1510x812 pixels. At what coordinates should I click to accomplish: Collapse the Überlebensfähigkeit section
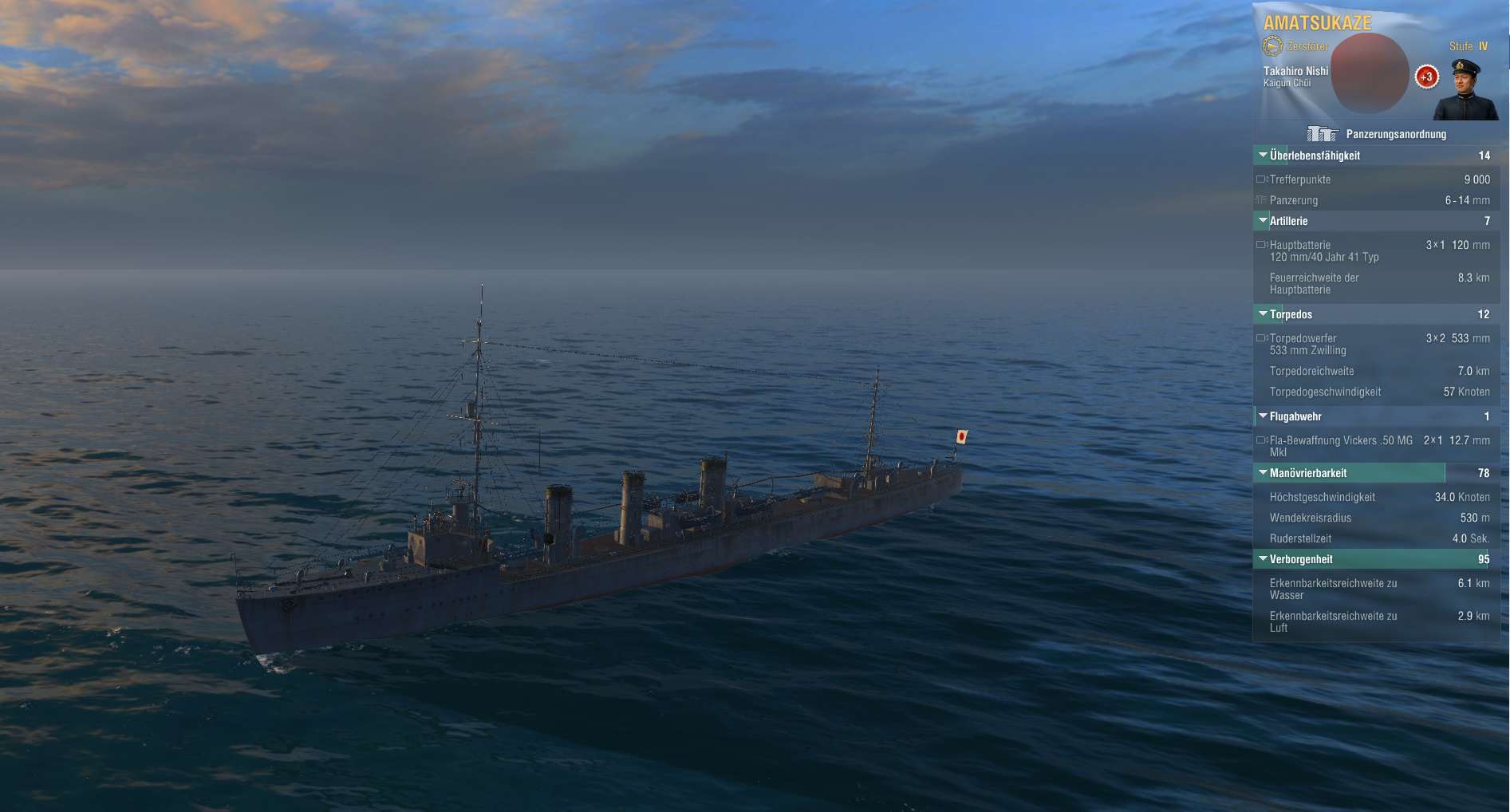click(x=1263, y=156)
